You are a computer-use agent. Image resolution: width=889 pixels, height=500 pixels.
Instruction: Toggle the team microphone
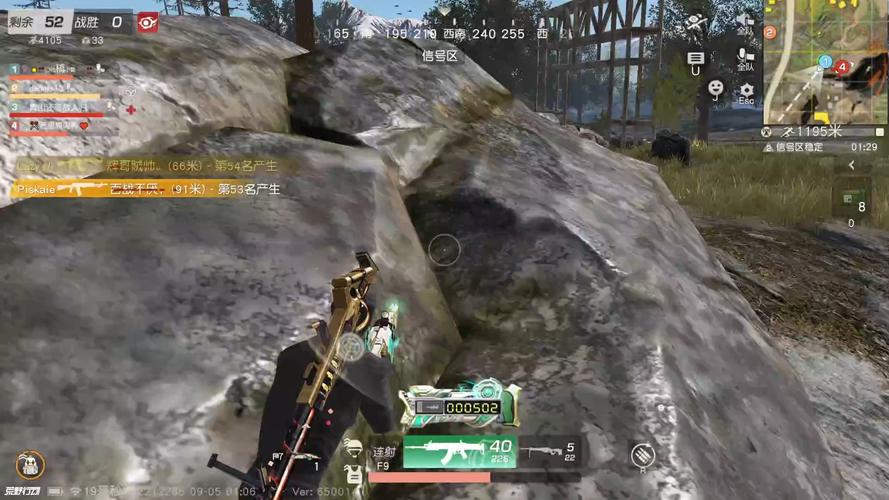coord(745,57)
